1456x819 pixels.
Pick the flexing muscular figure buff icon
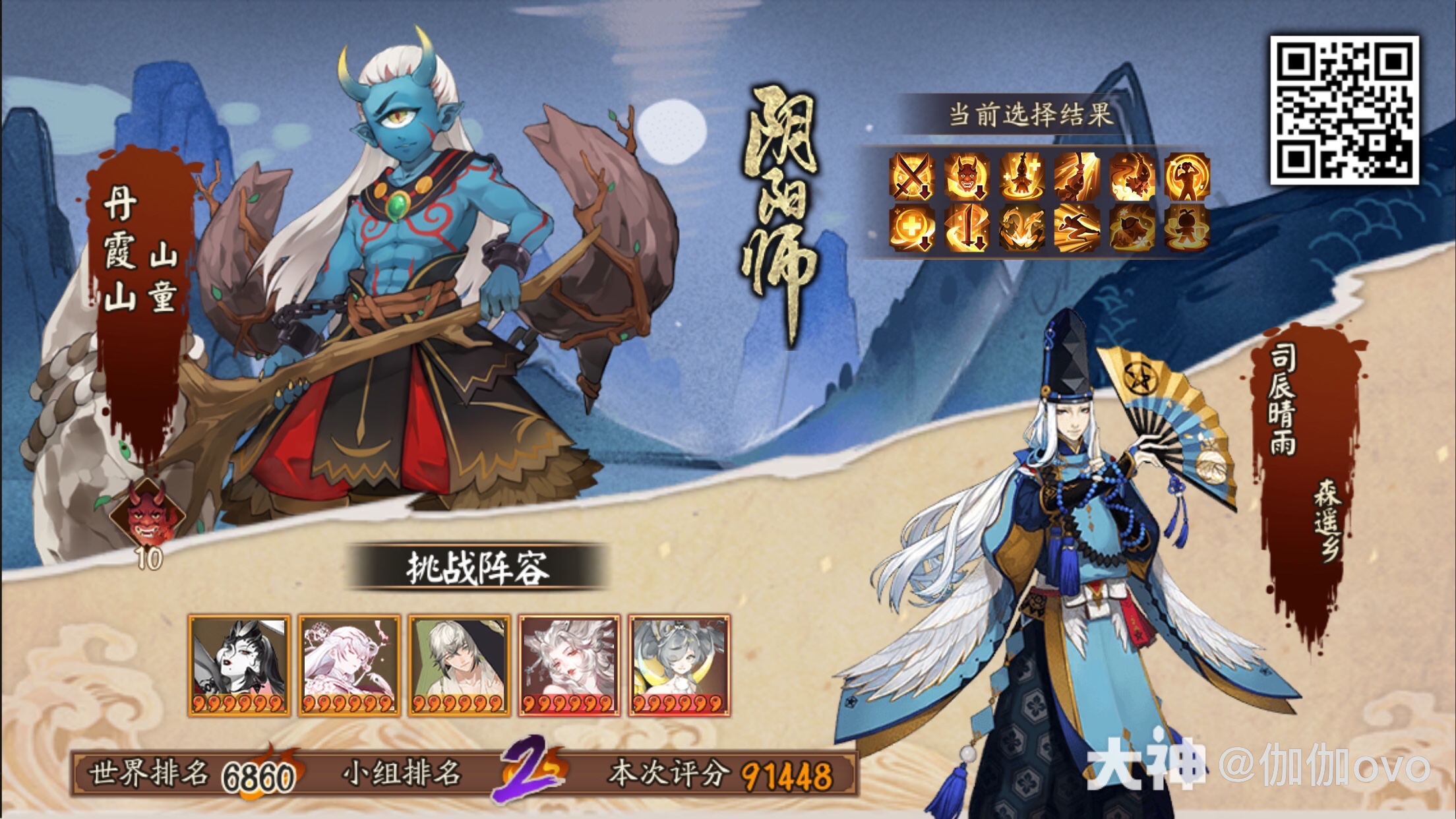point(1186,176)
